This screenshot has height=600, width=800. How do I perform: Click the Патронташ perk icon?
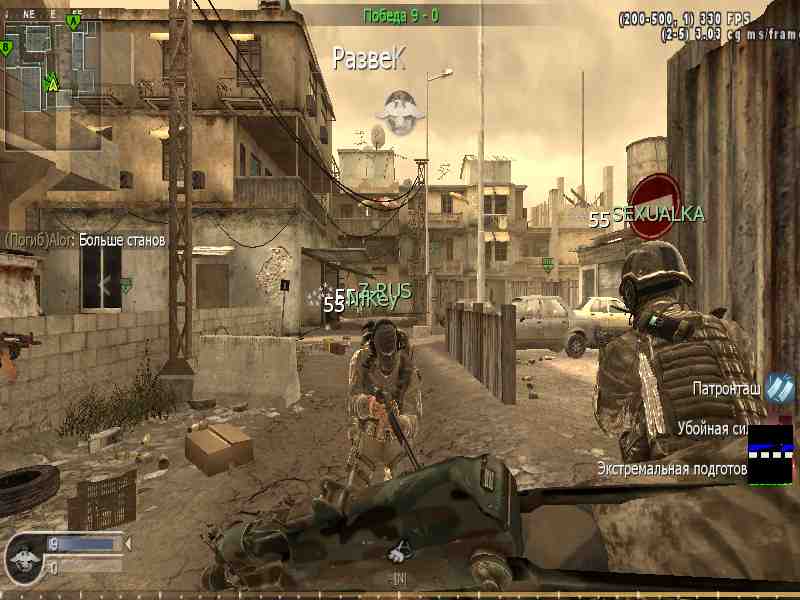click(779, 388)
